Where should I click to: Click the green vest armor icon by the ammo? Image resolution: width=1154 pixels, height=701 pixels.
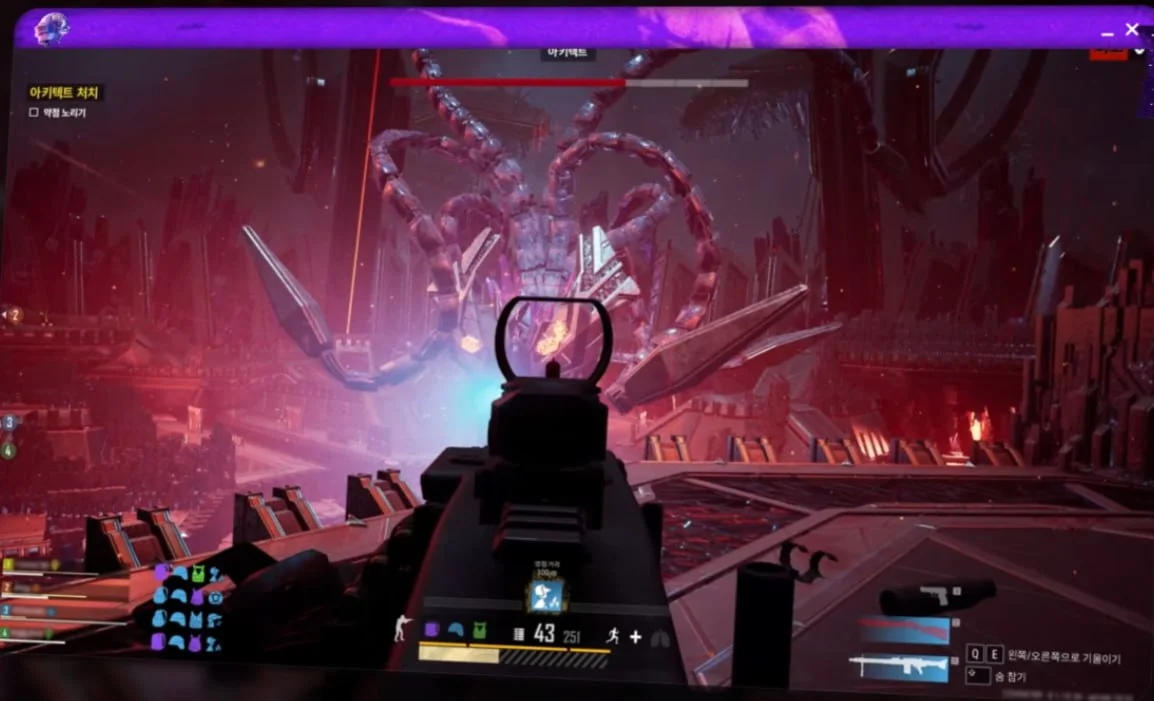point(479,630)
